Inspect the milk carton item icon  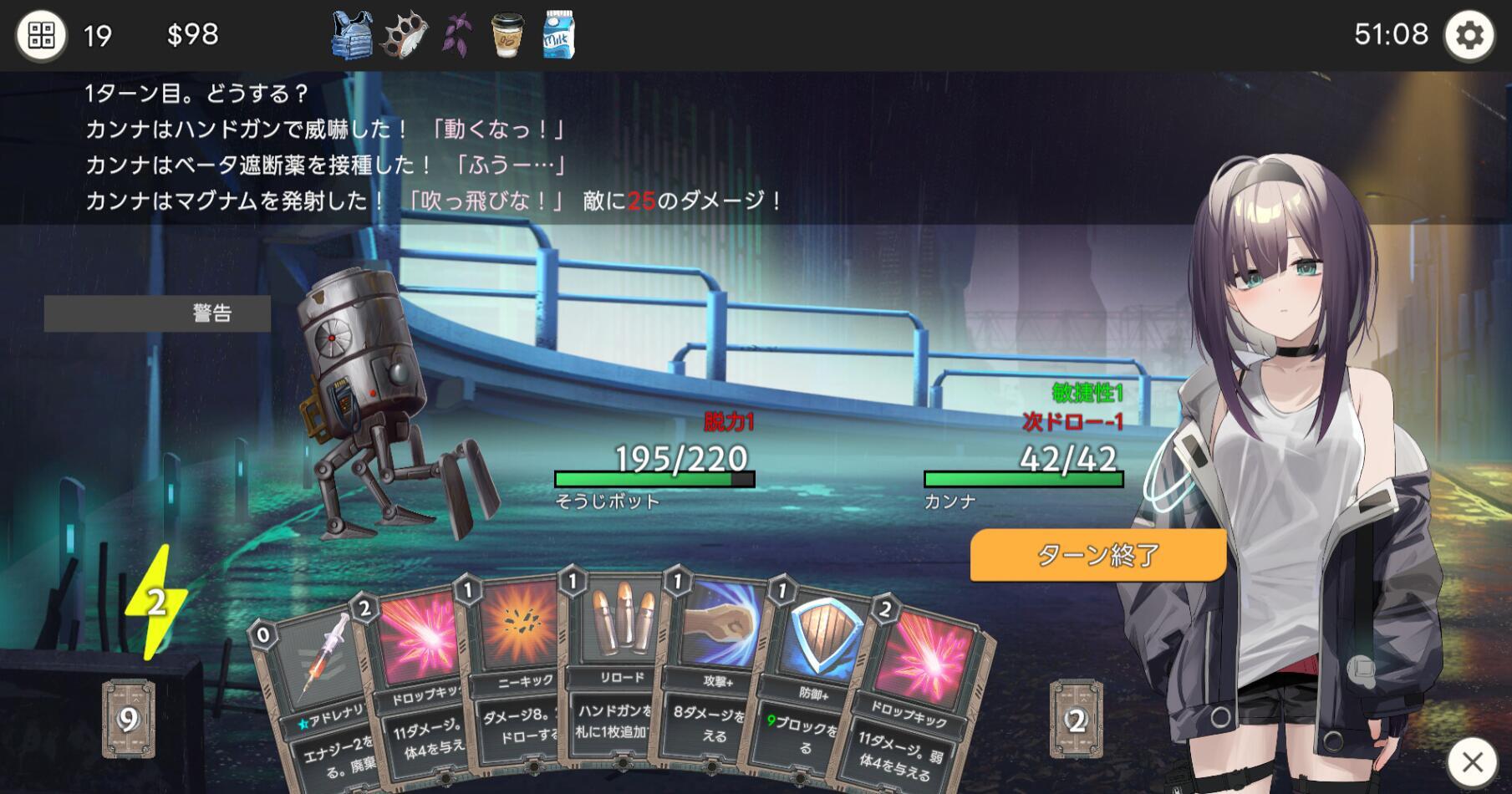[558, 35]
